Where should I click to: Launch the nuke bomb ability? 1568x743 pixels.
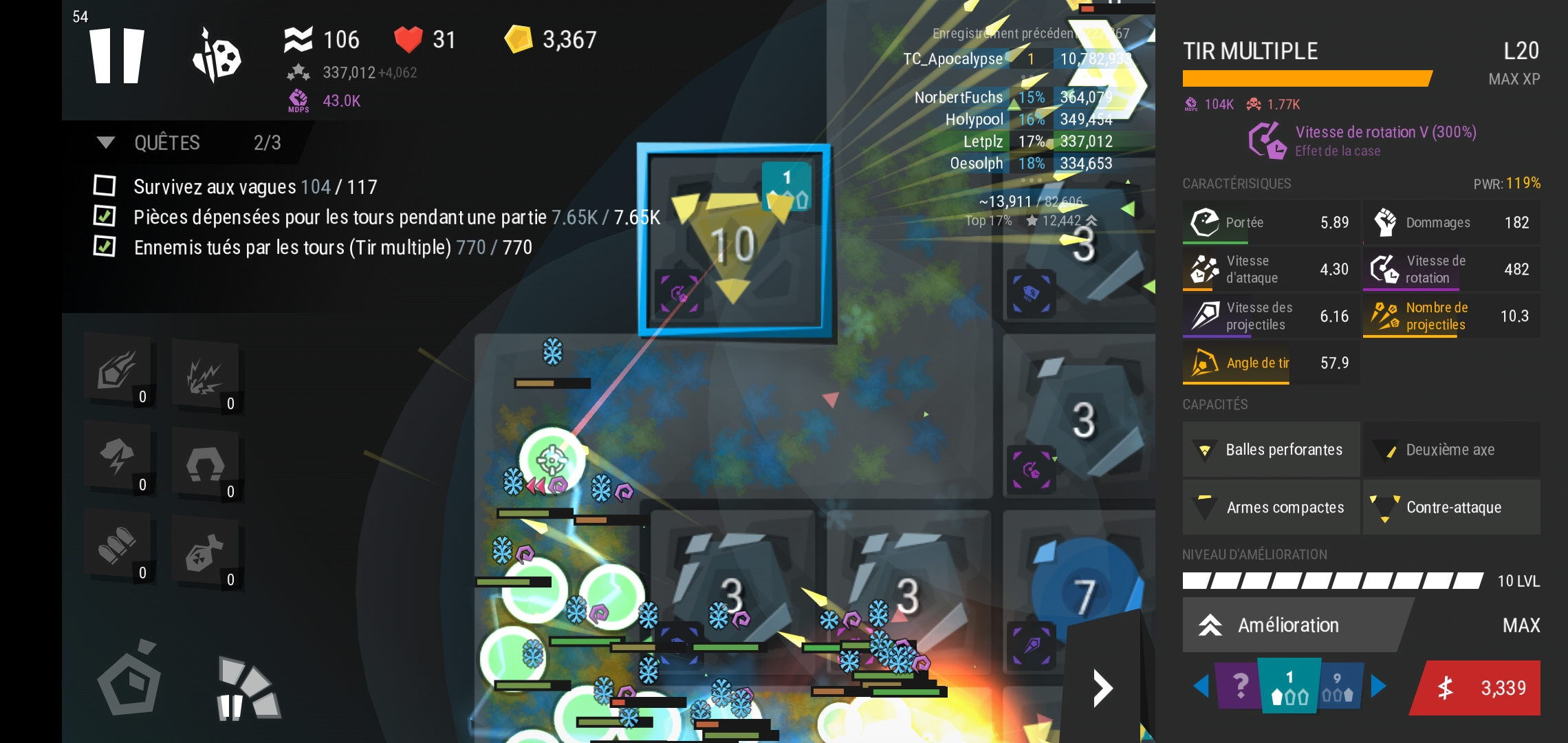pos(205,552)
